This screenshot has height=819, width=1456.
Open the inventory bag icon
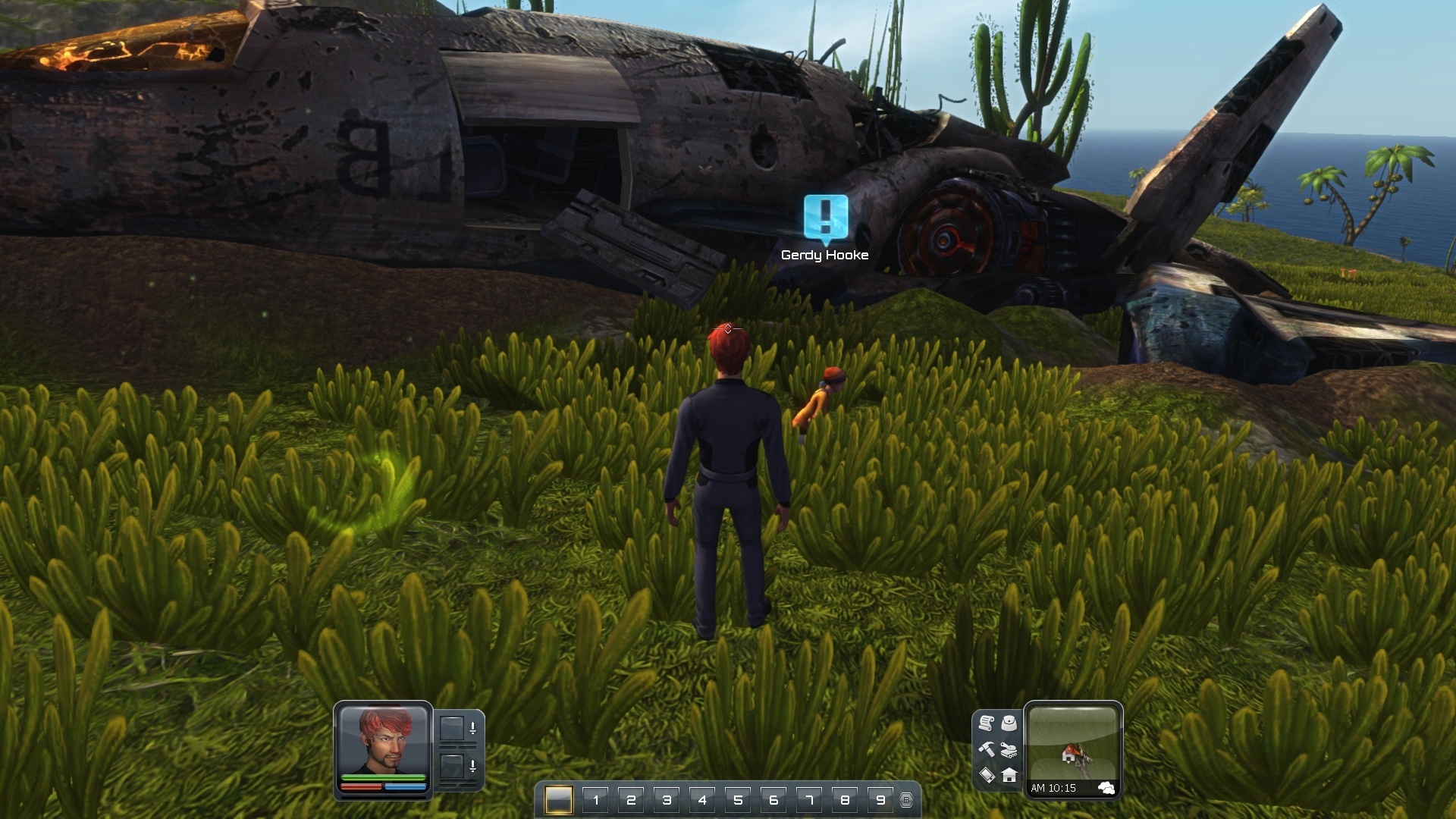(1009, 724)
